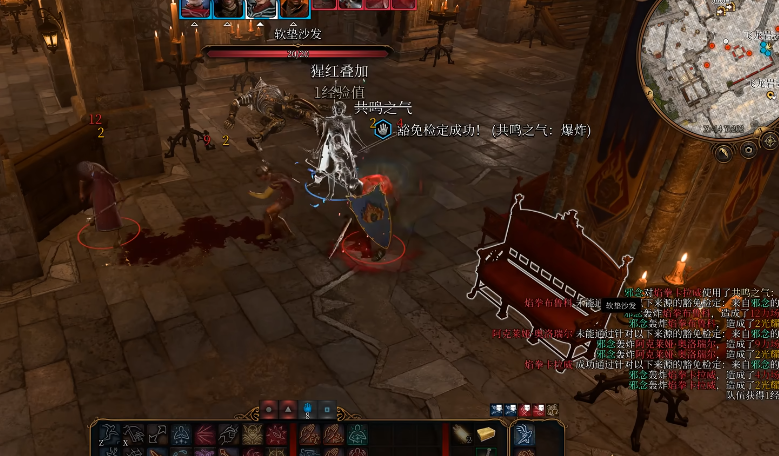Choose the red circle action filter
The height and width of the screenshot is (456, 779).
268,408
